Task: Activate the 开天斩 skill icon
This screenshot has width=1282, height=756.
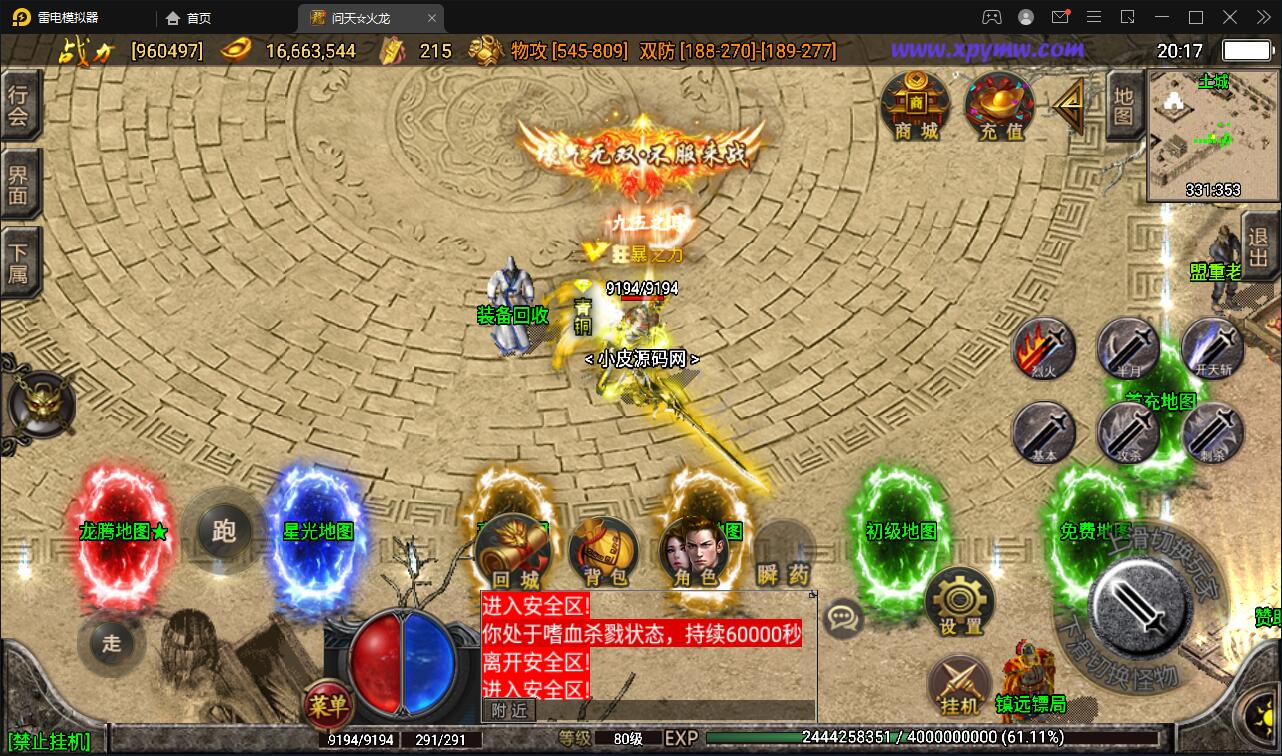Action: pos(1212,350)
